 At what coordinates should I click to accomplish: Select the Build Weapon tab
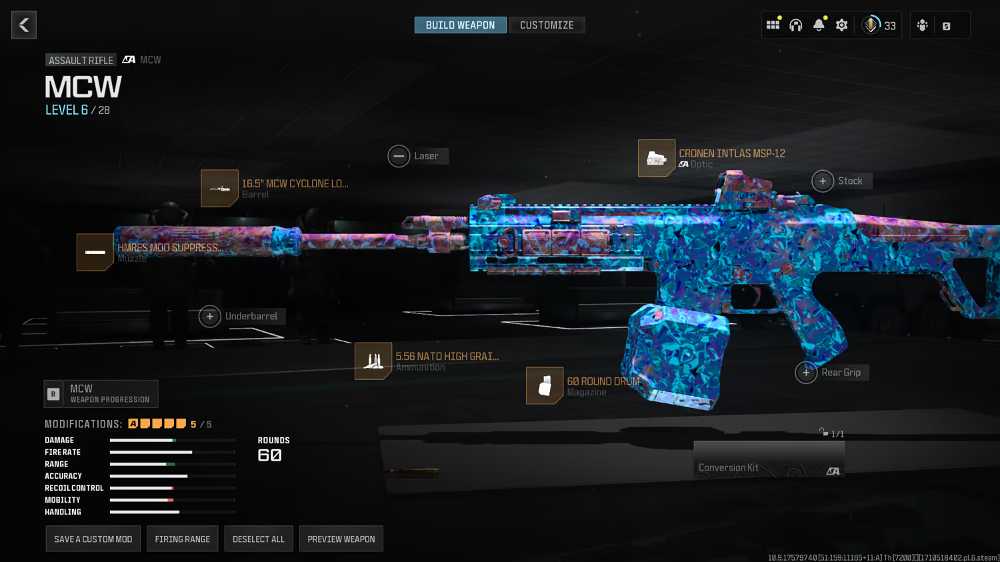[460, 25]
